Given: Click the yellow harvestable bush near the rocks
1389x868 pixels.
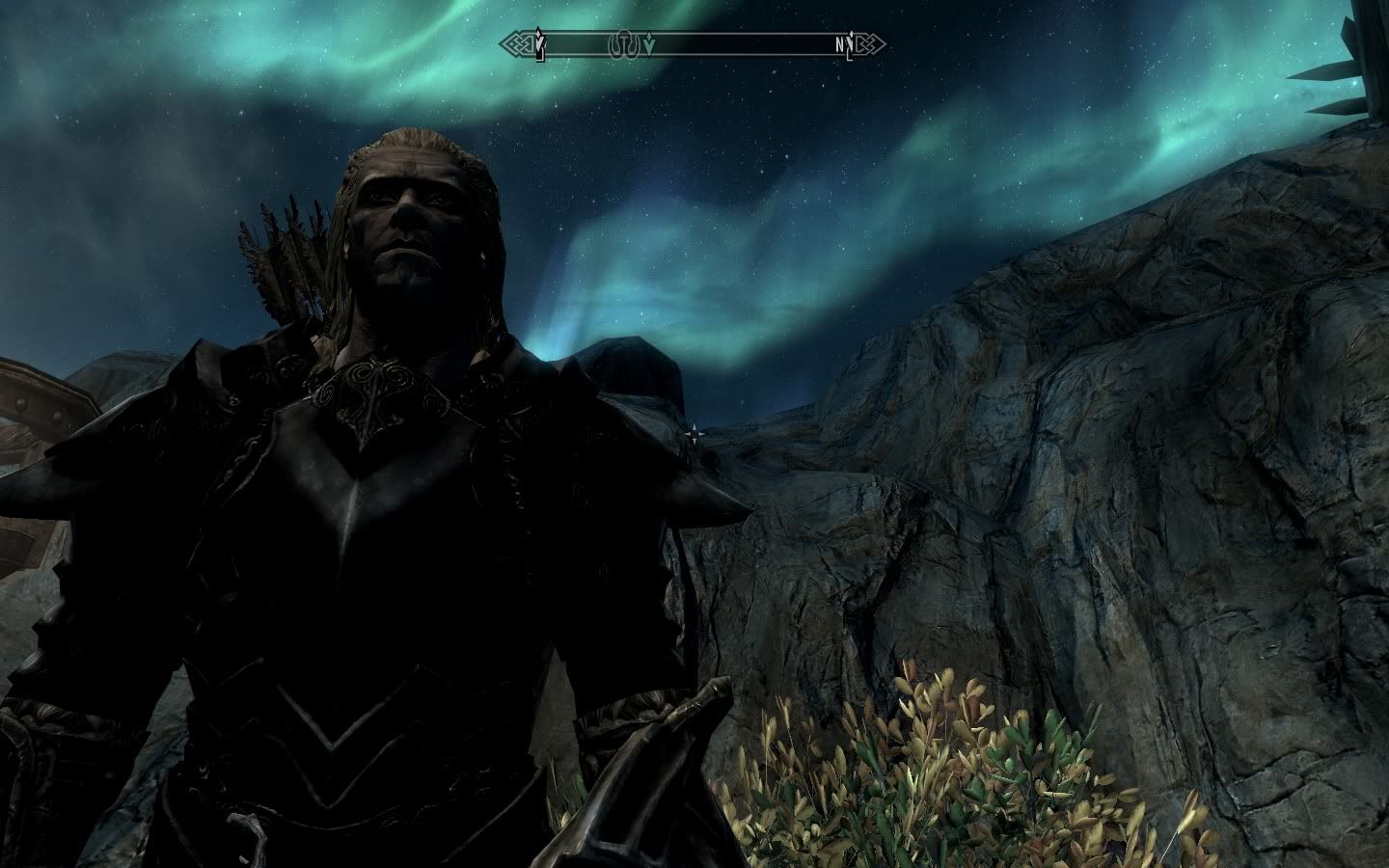Looking at the screenshot, I should (x=926, y=762).
